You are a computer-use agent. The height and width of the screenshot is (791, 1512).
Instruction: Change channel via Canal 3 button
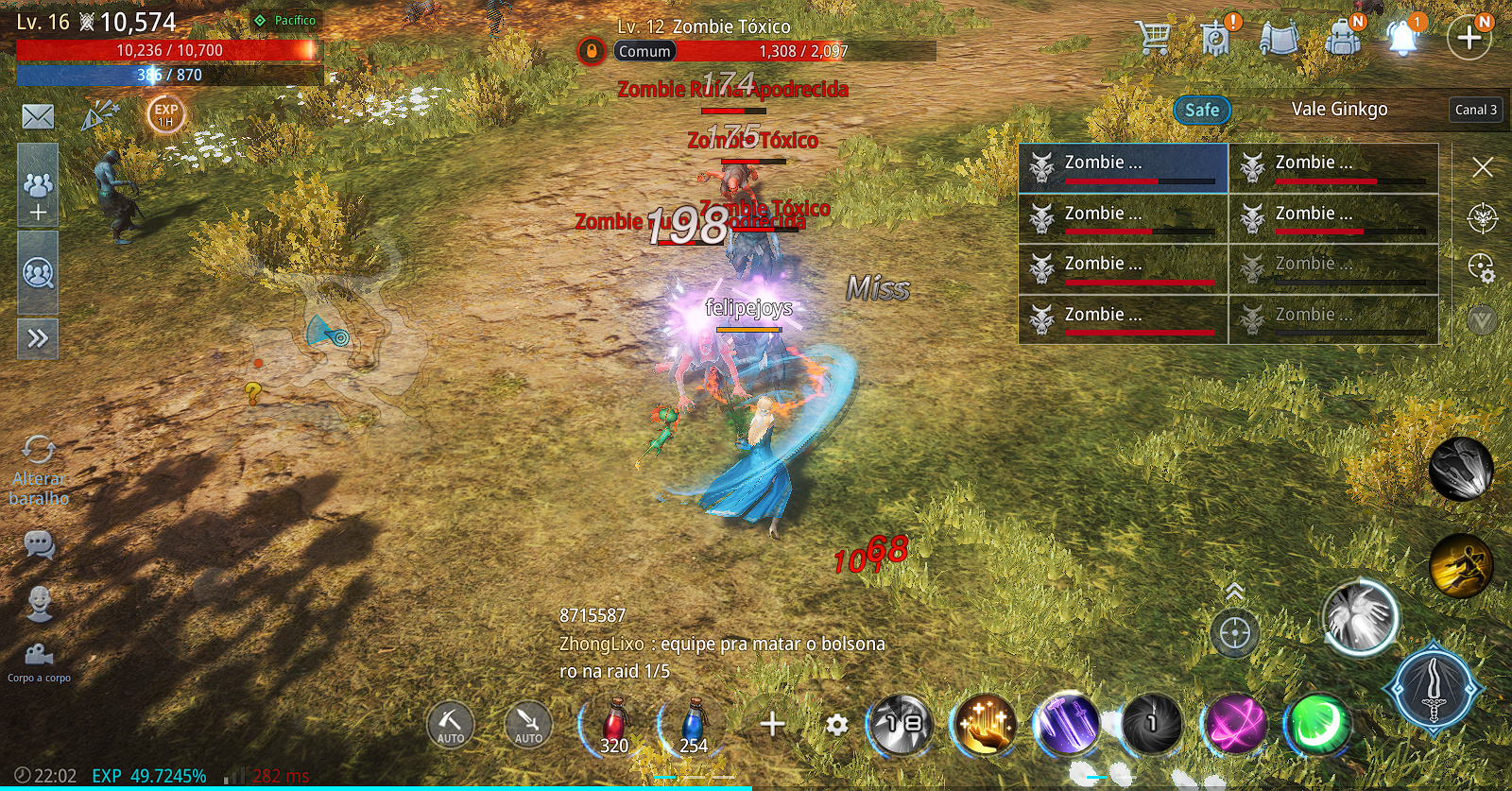point(1475,110)
